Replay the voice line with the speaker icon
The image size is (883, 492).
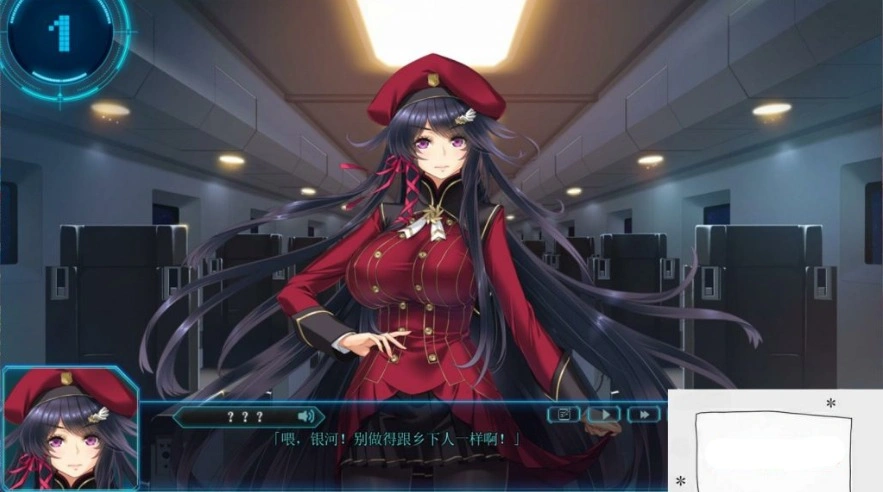tap(306, 415)
